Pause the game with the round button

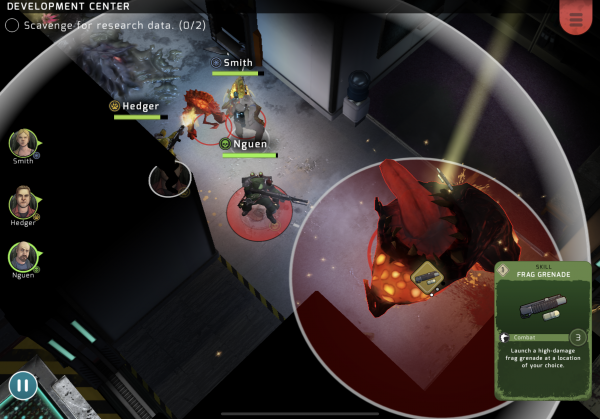23,384
